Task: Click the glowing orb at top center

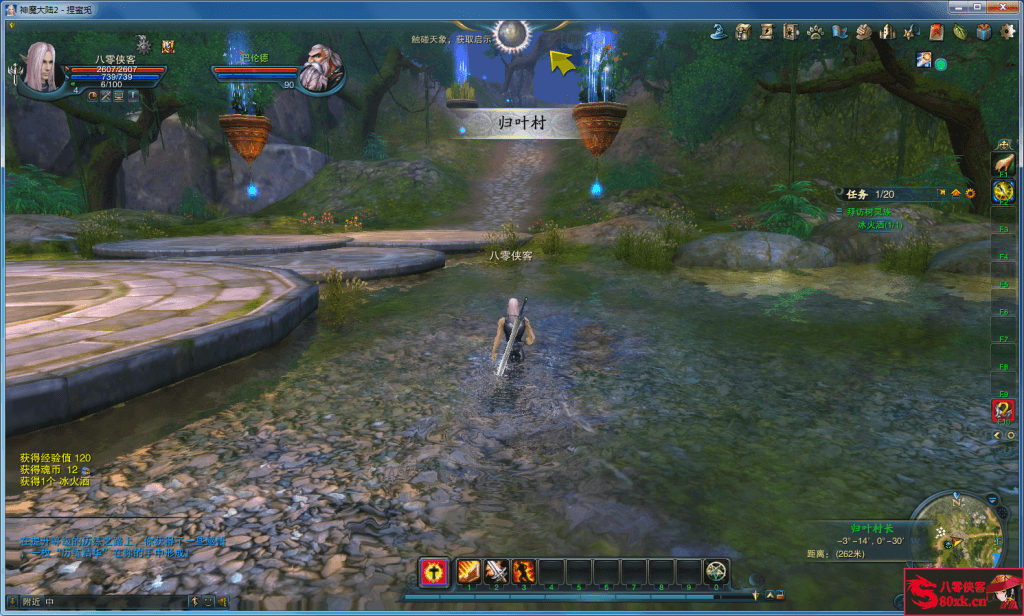Action: 513,34
